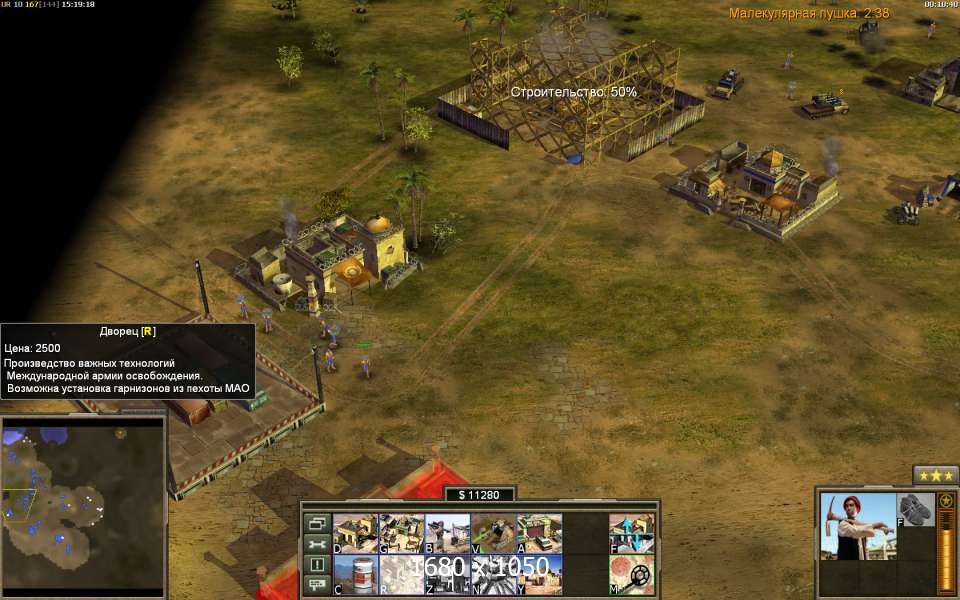Select the build icon with hotkey D
This screenshot has width=960, height=600.
355,533
